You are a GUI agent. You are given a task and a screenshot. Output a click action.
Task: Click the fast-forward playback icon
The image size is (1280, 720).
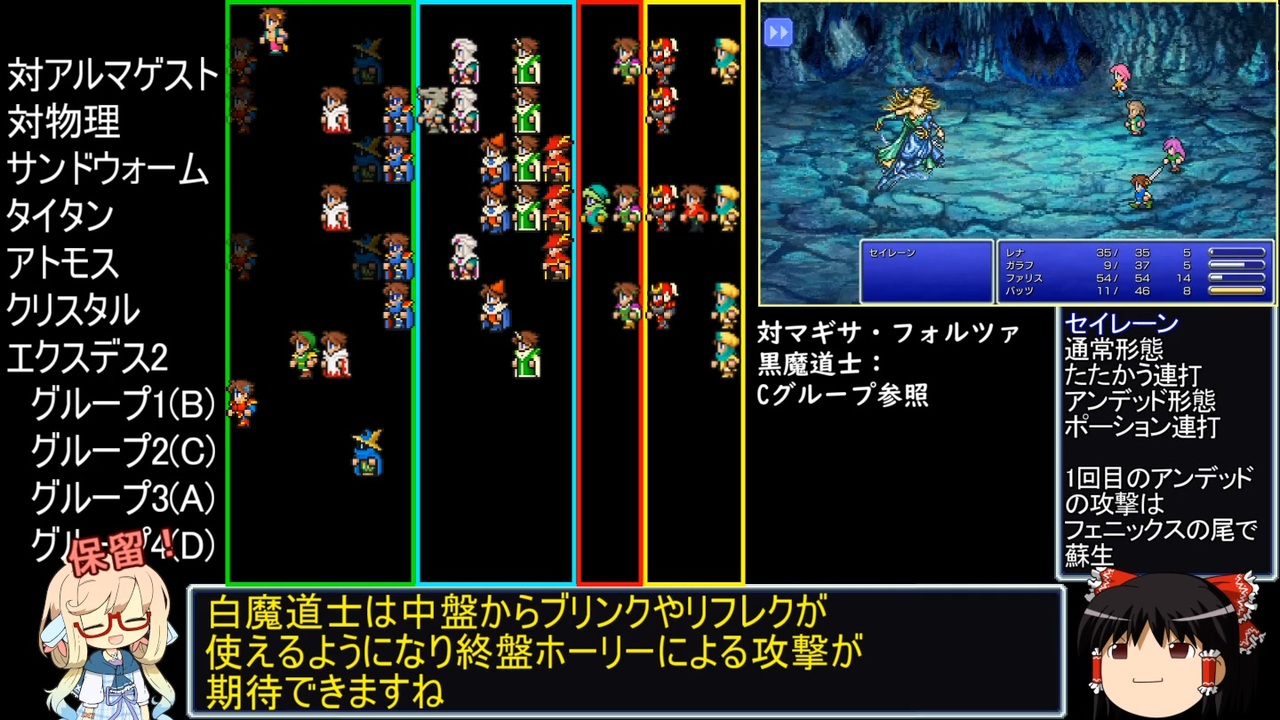(x=778, y=32)
